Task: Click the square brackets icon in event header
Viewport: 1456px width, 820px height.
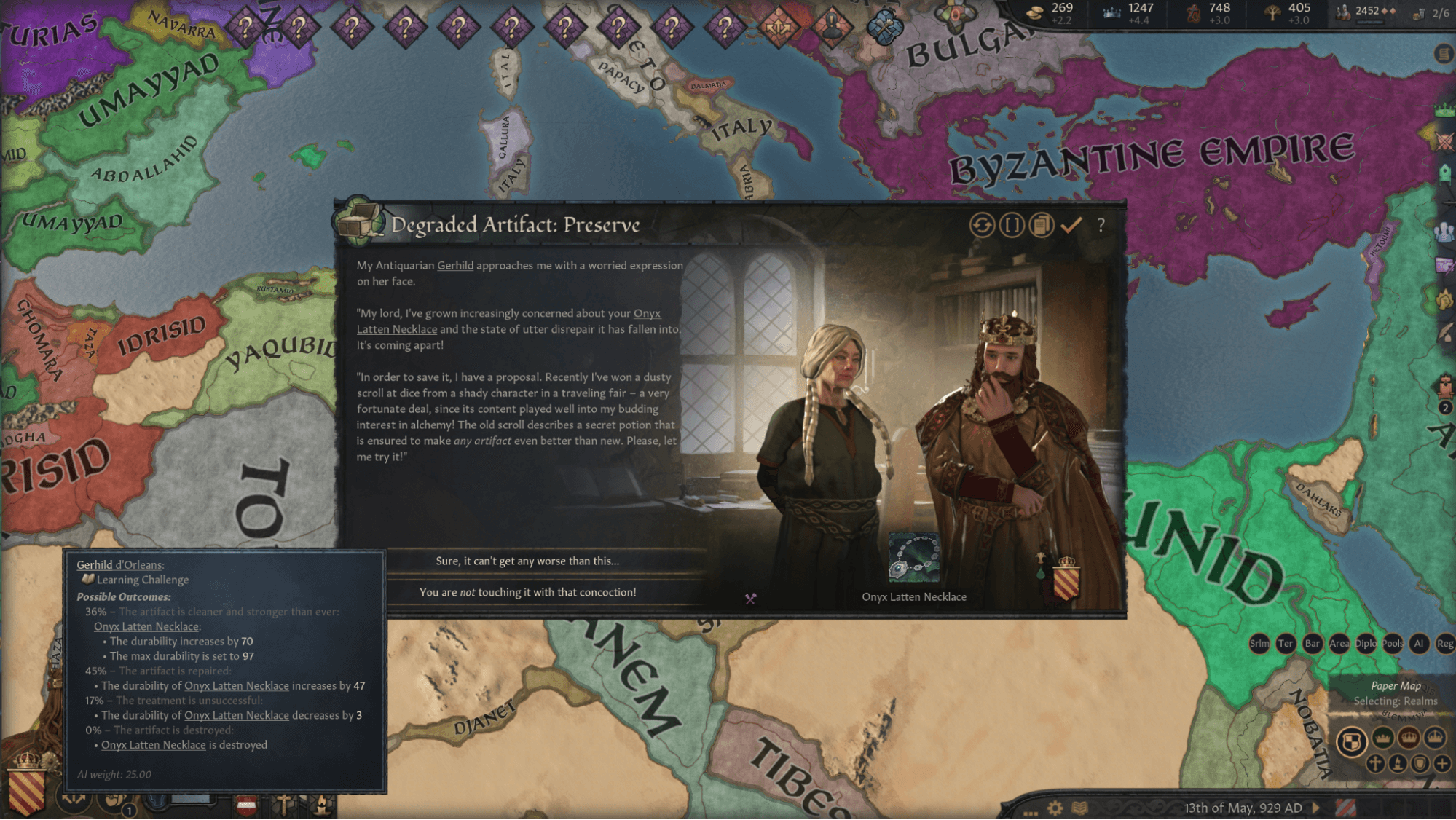Action: pos(1012,225)
